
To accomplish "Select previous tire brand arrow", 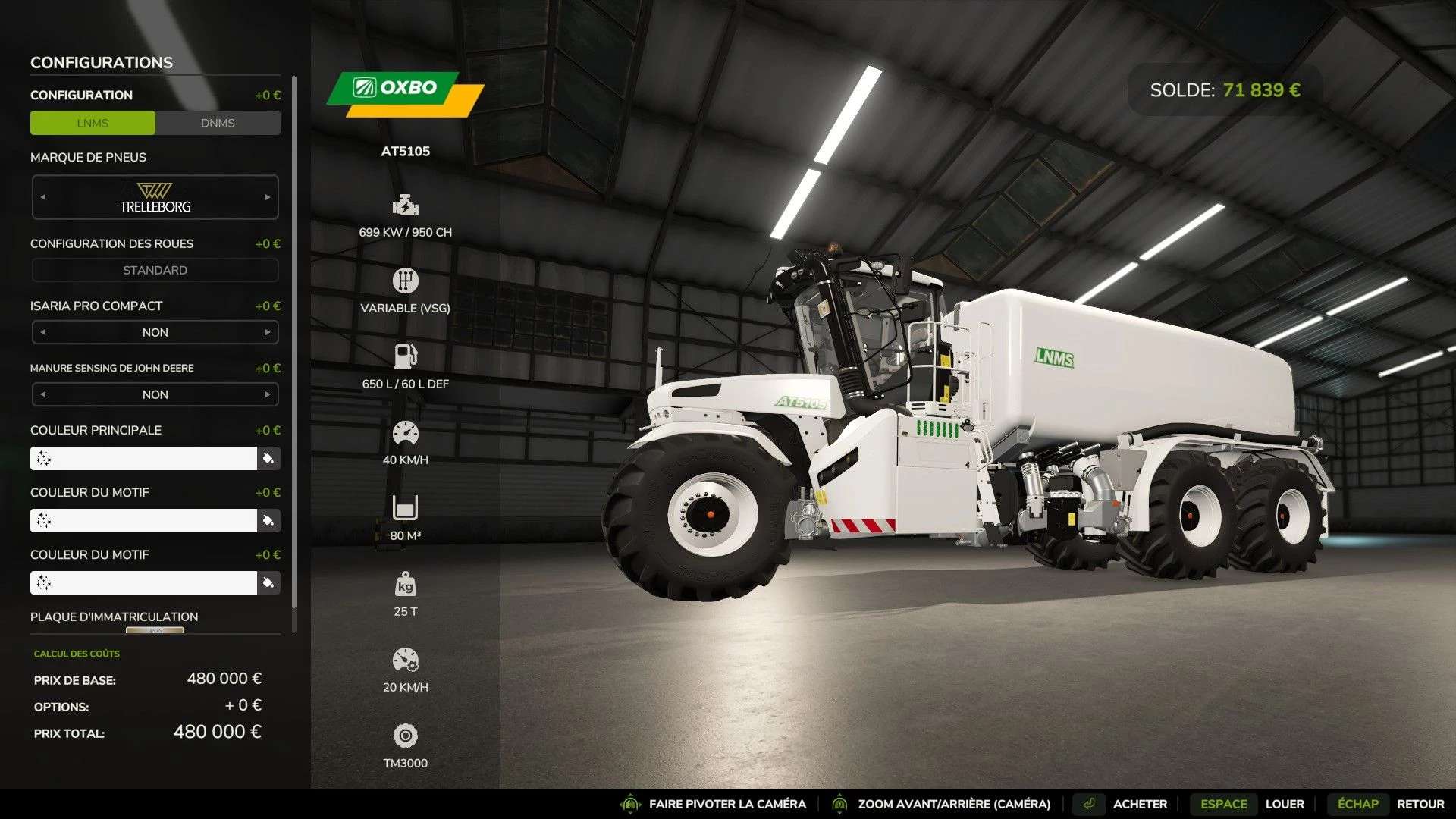I will pyautogui.click(x=43, y=197).
